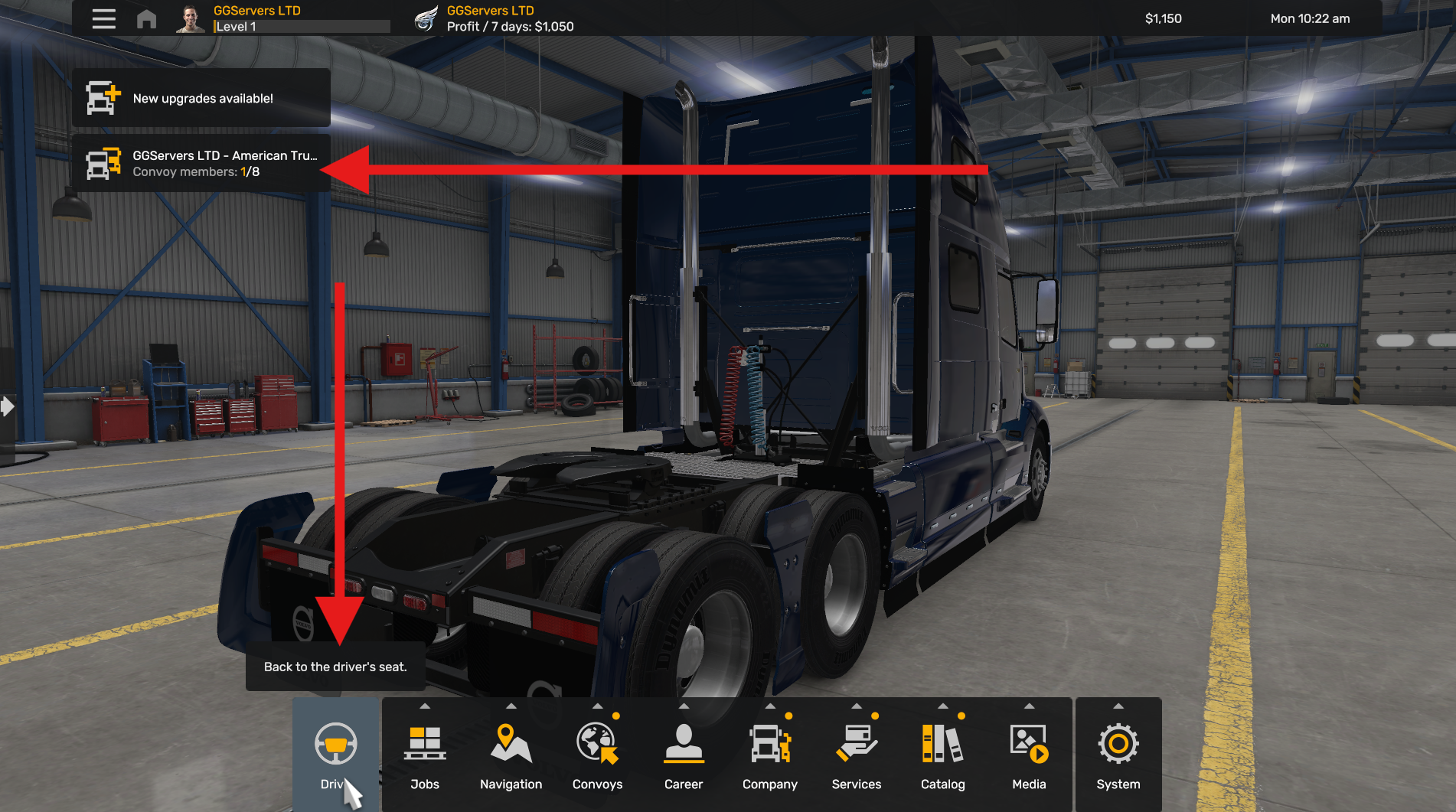Image resolution: width=1456 pixels, height=812 pixels.
Task: Open the hamburger menu
Action: click(103, 18)
